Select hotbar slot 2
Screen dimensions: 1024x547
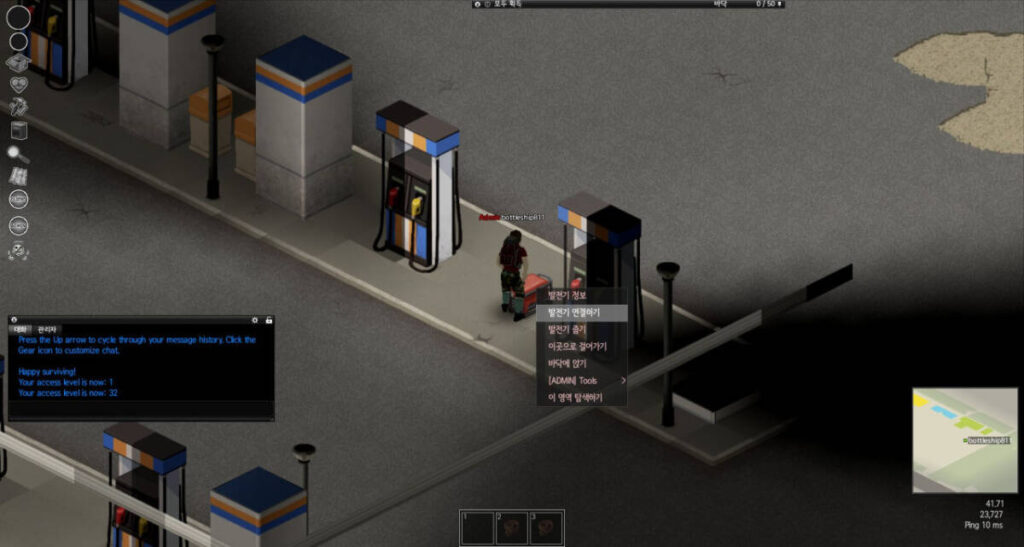pos(513,527)
